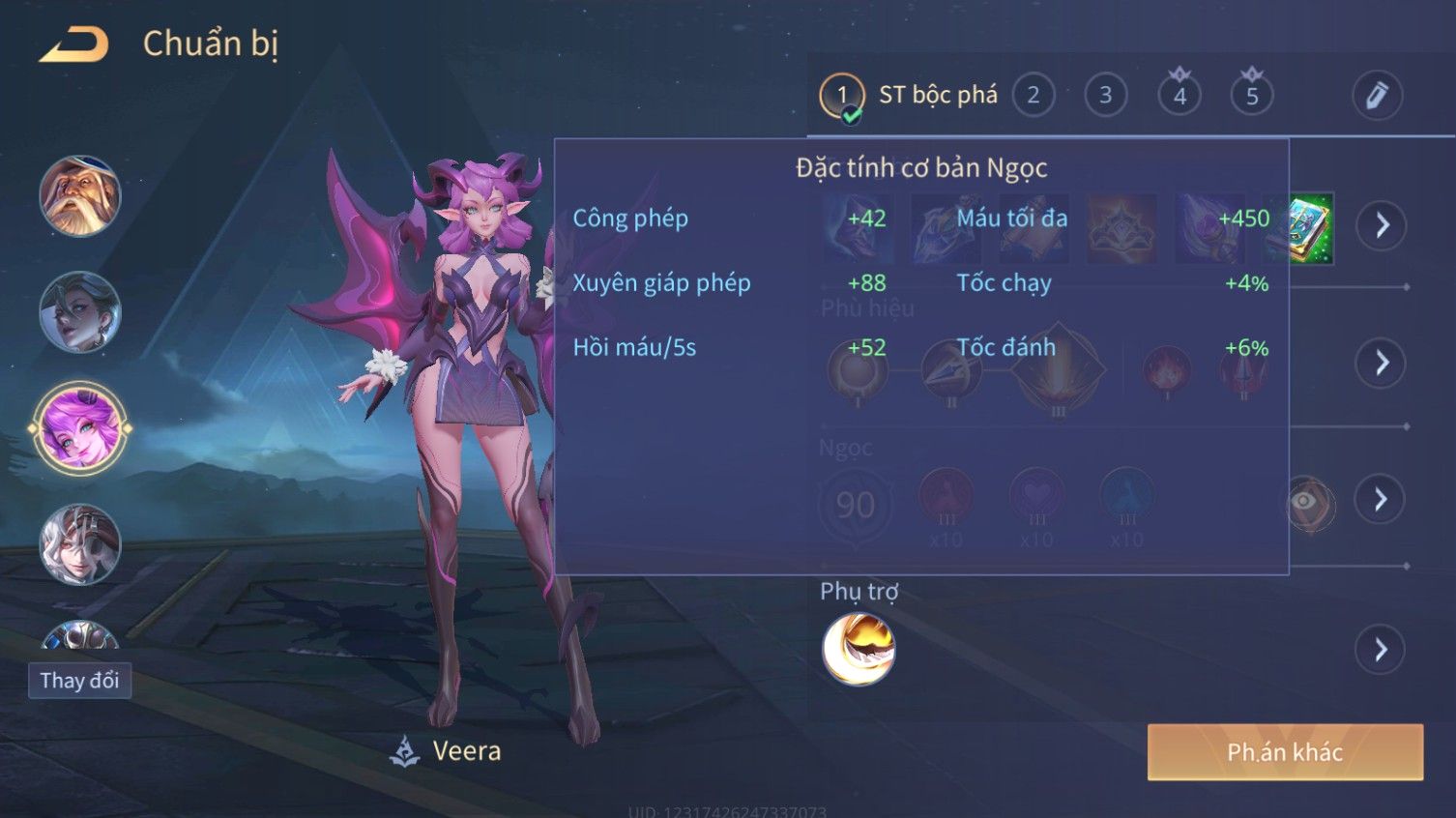Screen dimensions: 1456x818
Task: Choose the silver-haired woman hero portrait
Action: click(79, 312)
